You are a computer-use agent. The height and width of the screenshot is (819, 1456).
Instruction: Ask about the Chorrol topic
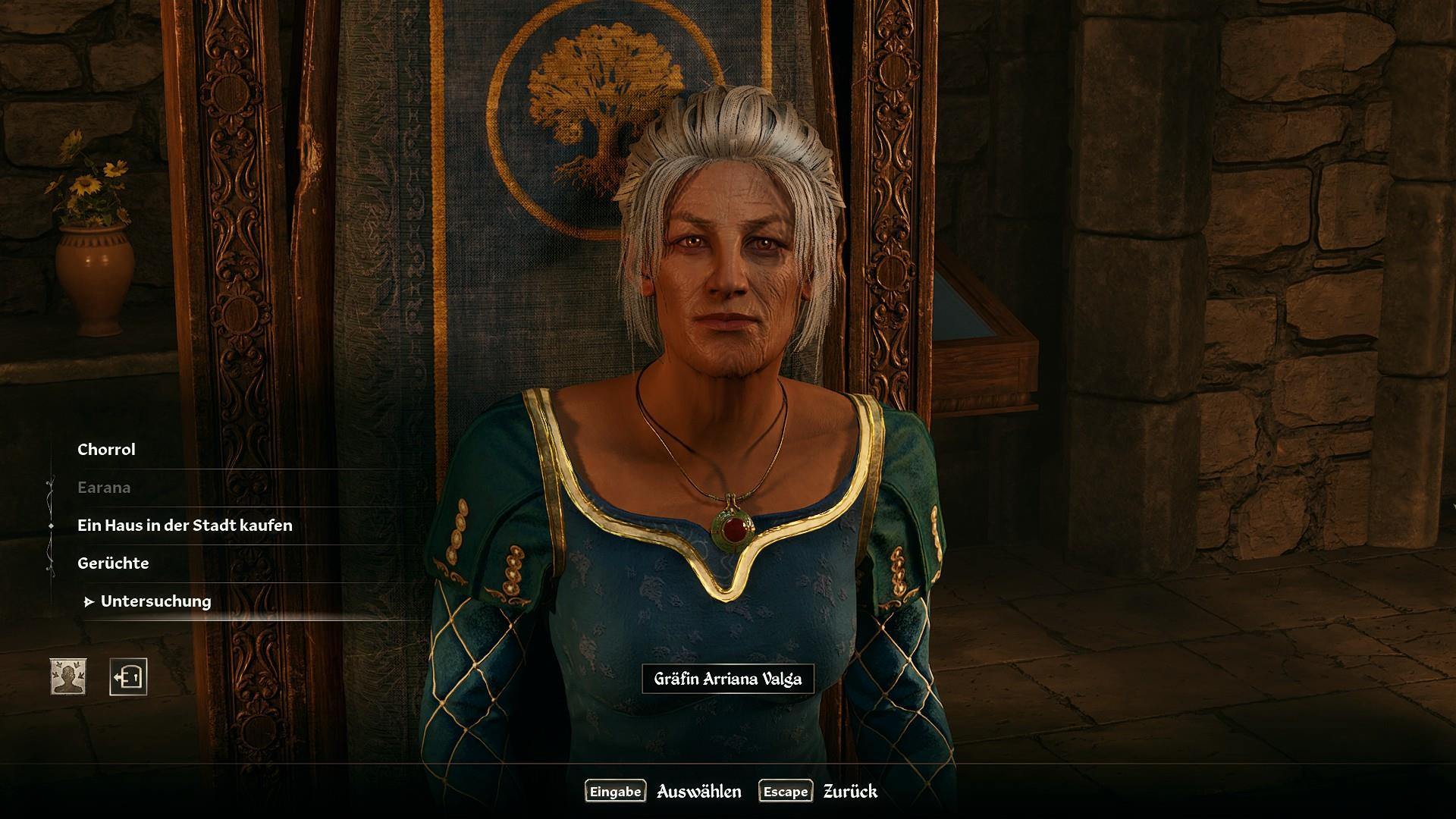[x=106, y=450]
